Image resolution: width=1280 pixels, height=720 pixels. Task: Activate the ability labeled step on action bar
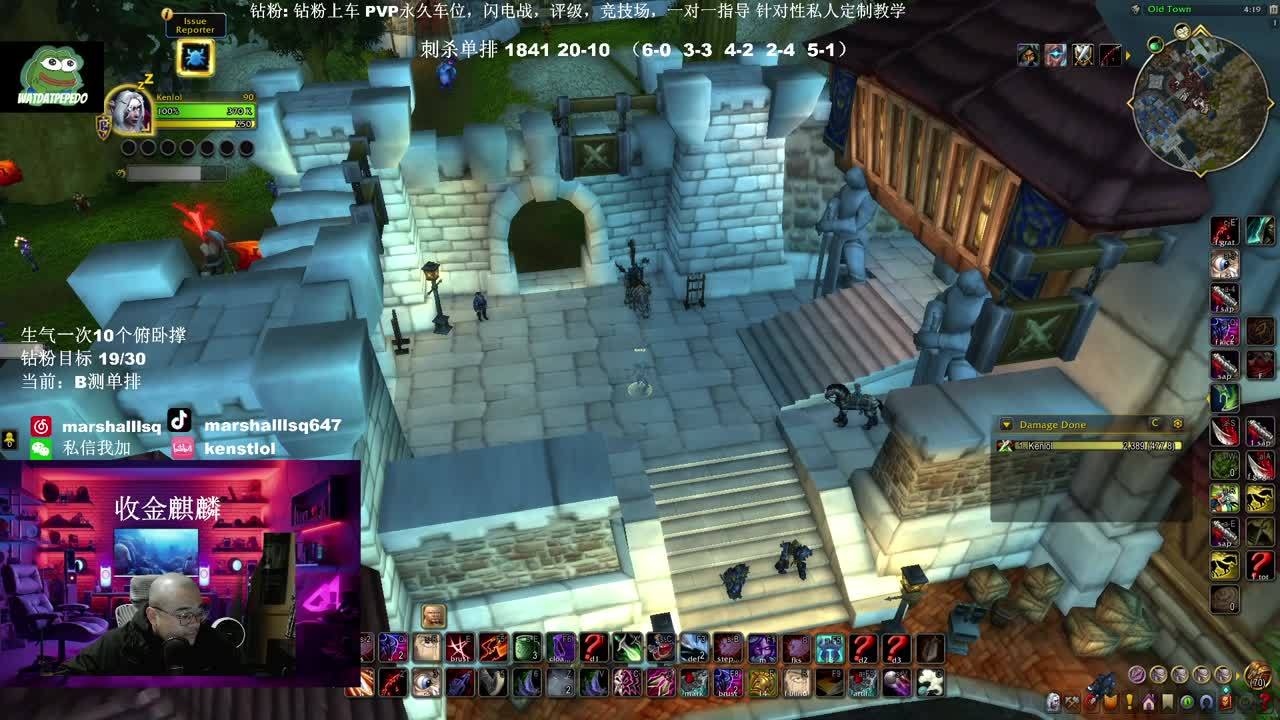(728, 648)
